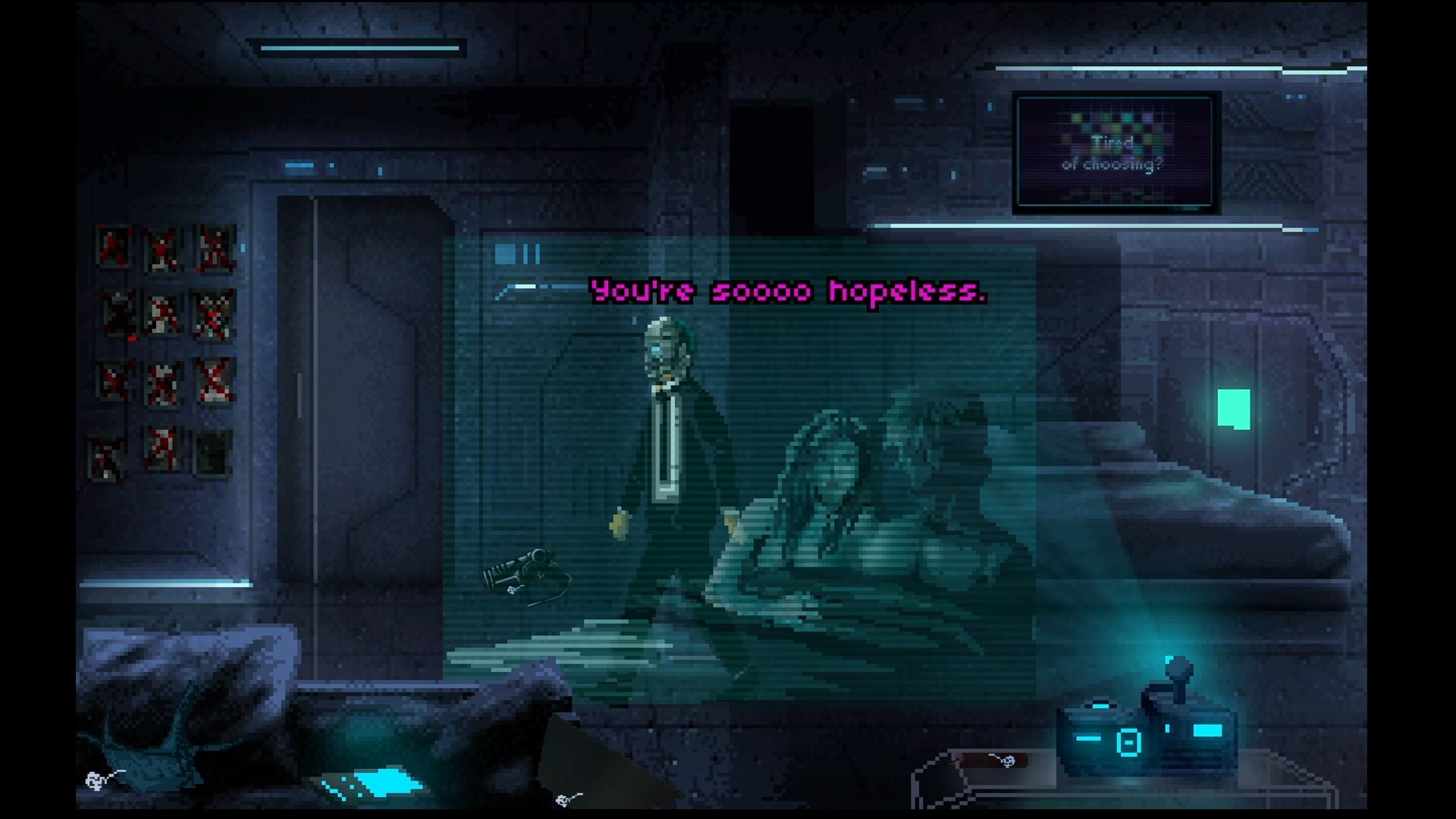Select the hotspot marker on the clothes pile
Viewport: 1456px width, 819px height.
click(96, 780)
